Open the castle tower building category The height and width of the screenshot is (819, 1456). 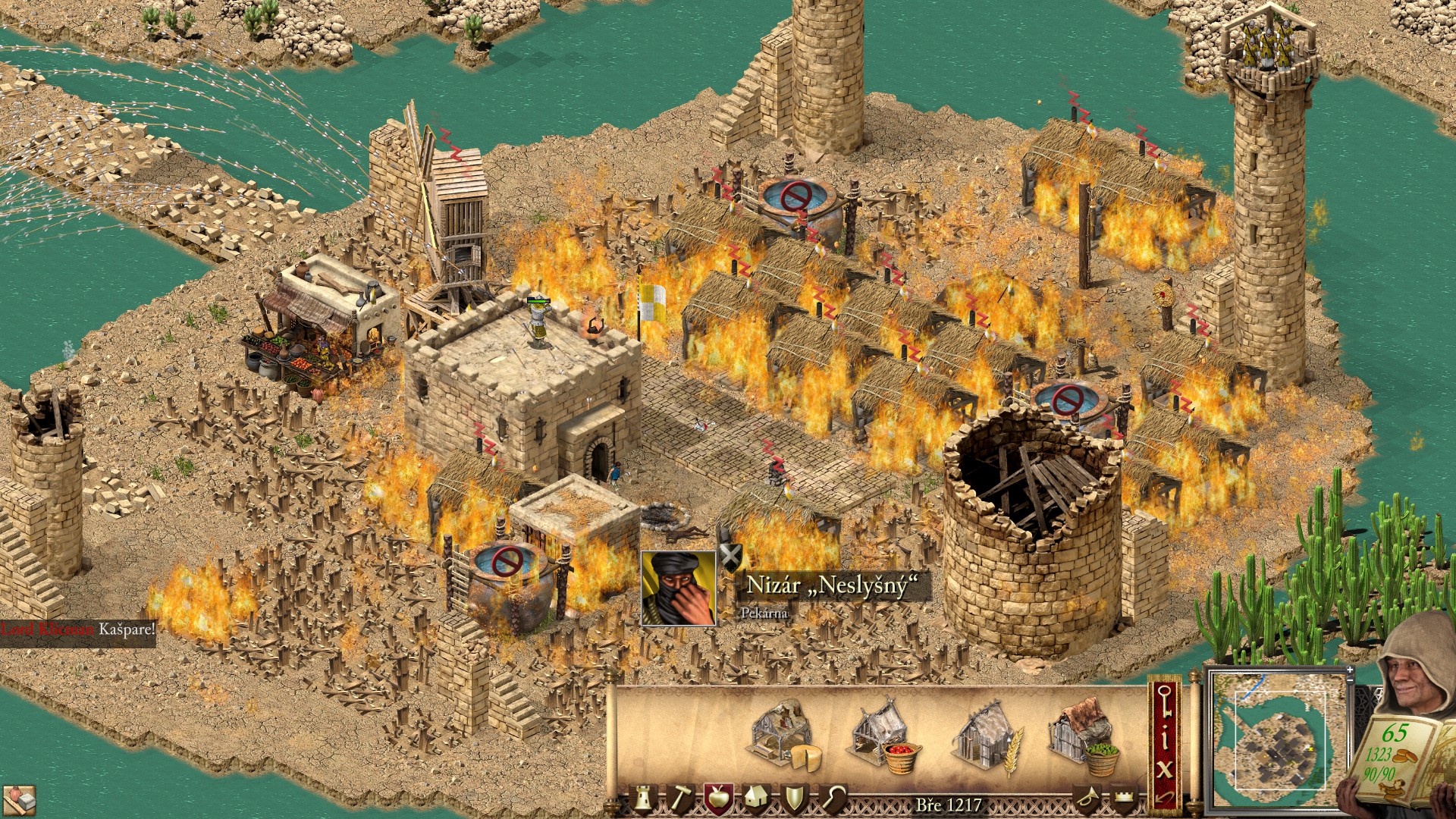point(643,799)
